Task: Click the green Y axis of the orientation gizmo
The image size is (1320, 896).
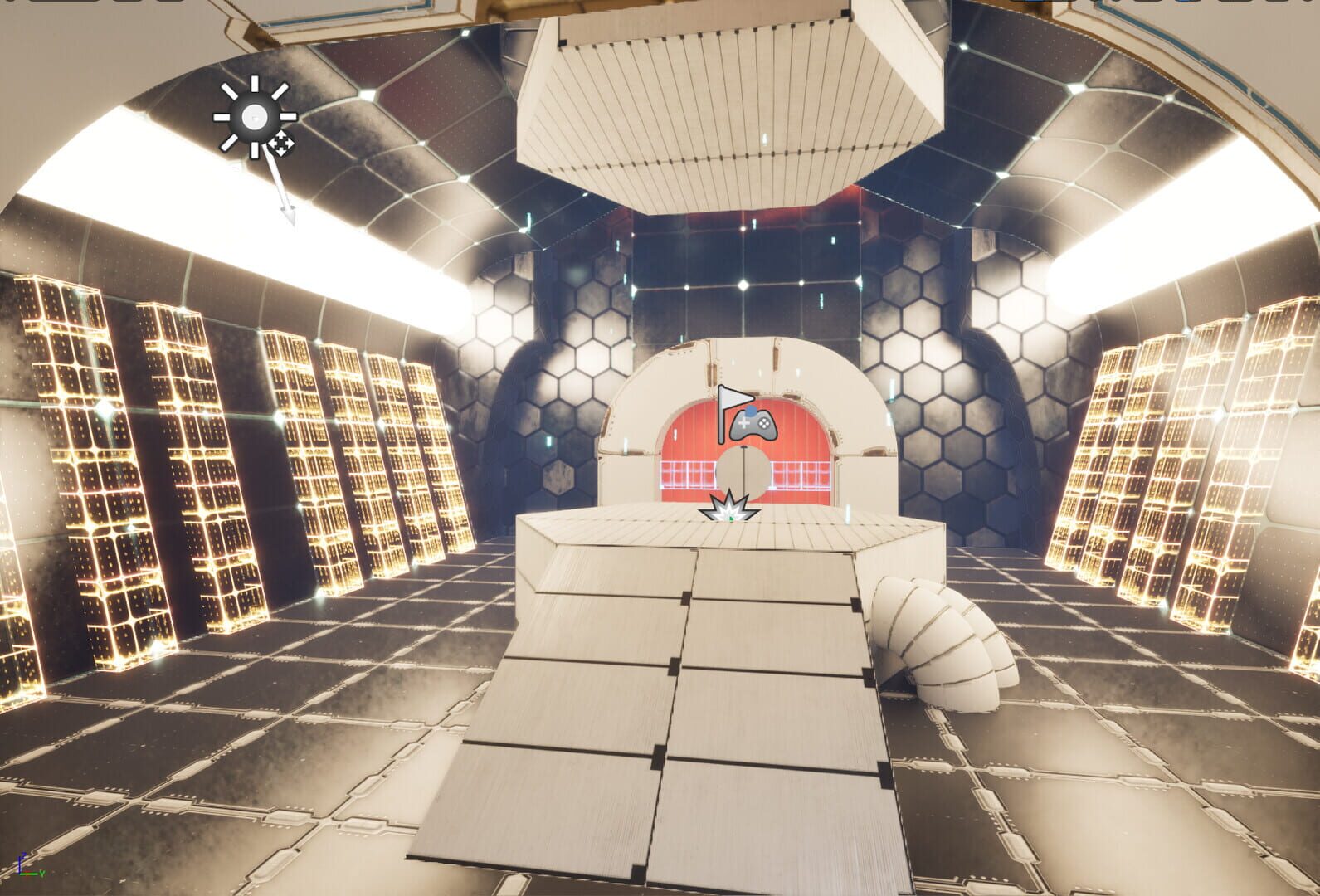Action: pyautogui.click(x=29, y=874)
